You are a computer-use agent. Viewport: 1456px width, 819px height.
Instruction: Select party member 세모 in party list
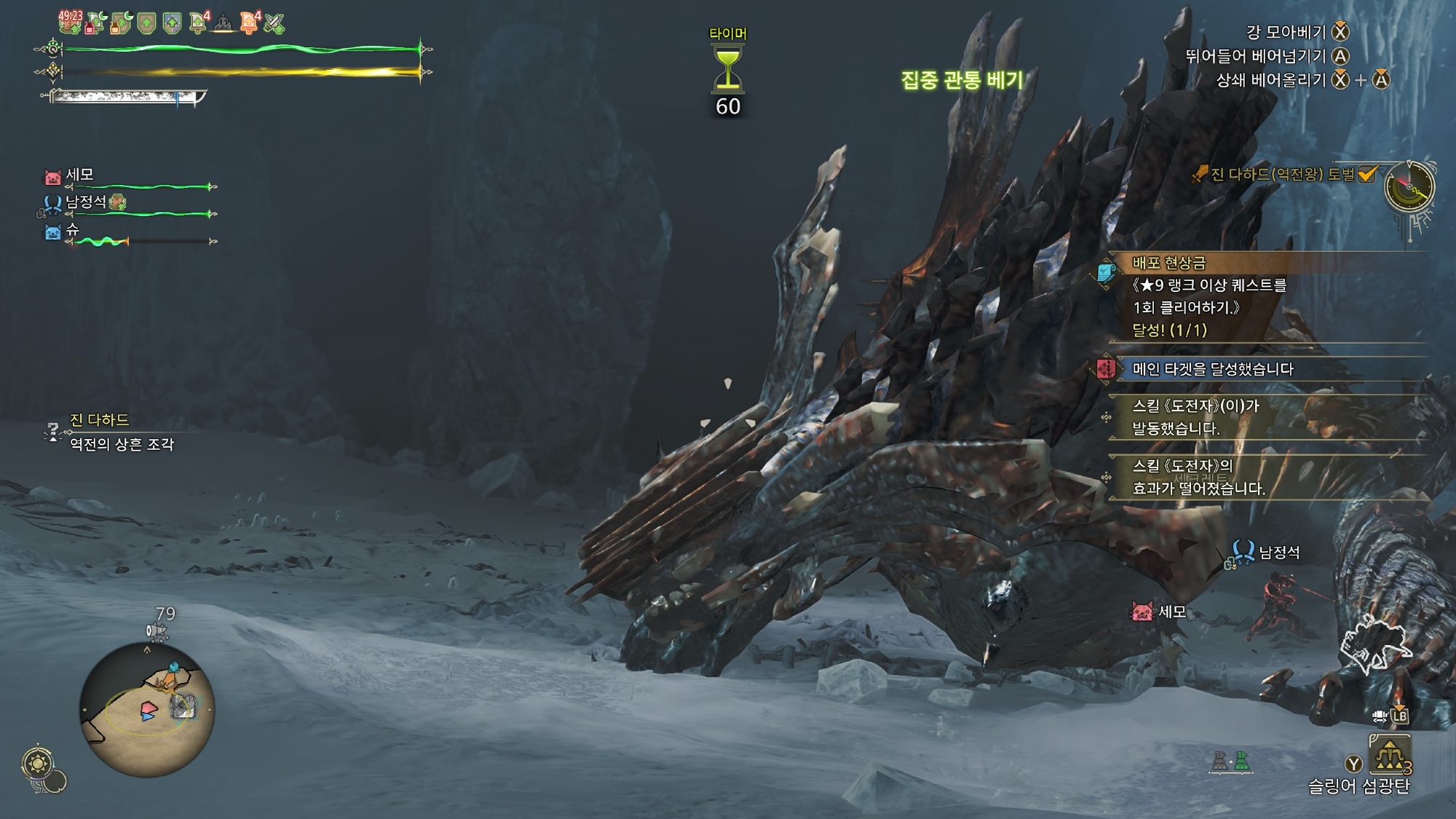[x=80, y=175]
